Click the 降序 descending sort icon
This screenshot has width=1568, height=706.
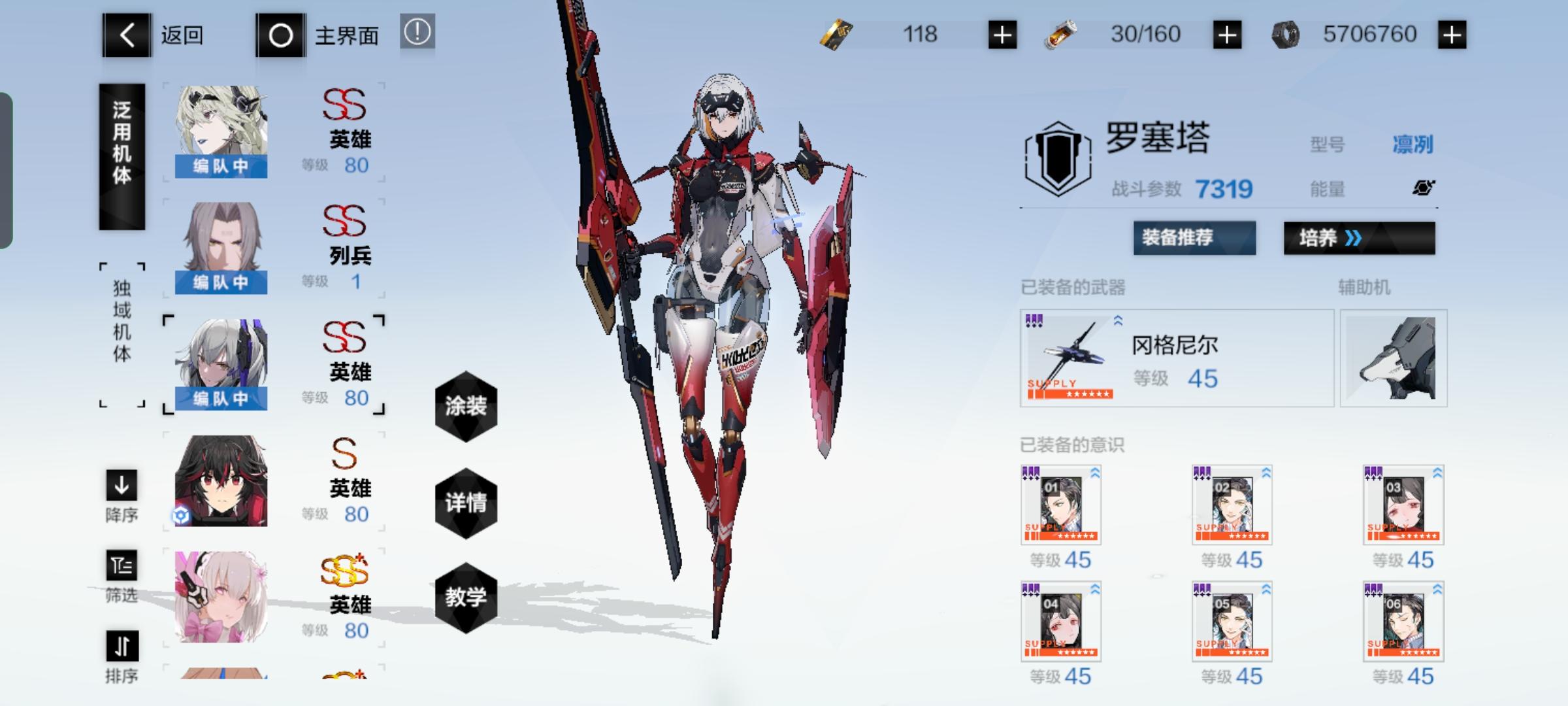click(122, 486)
